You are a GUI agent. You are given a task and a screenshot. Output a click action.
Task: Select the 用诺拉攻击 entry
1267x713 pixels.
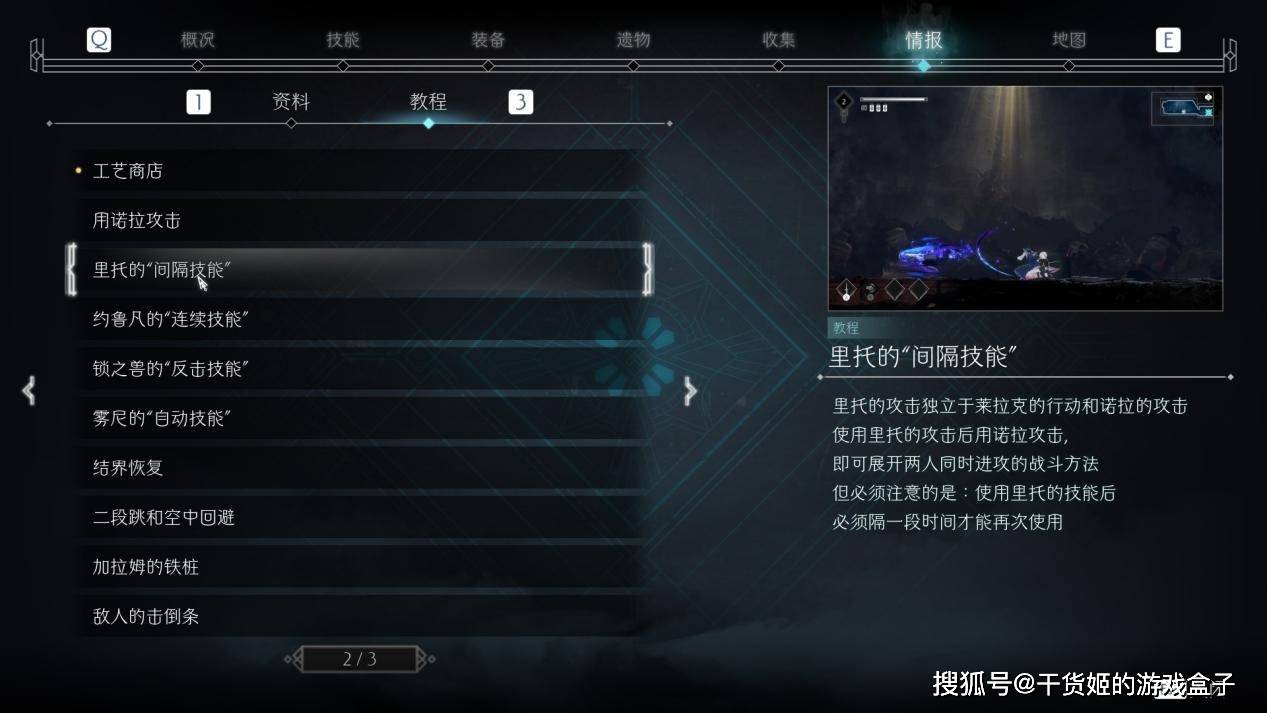[360, 221]
